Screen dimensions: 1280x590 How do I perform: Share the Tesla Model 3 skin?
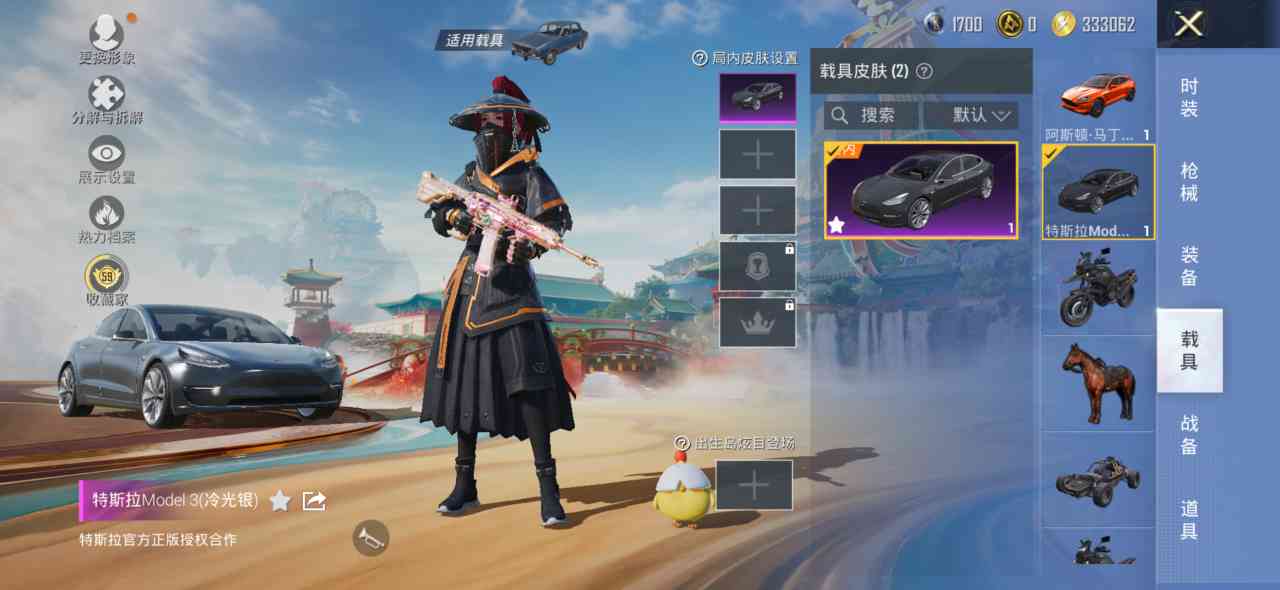pos(314,500)
